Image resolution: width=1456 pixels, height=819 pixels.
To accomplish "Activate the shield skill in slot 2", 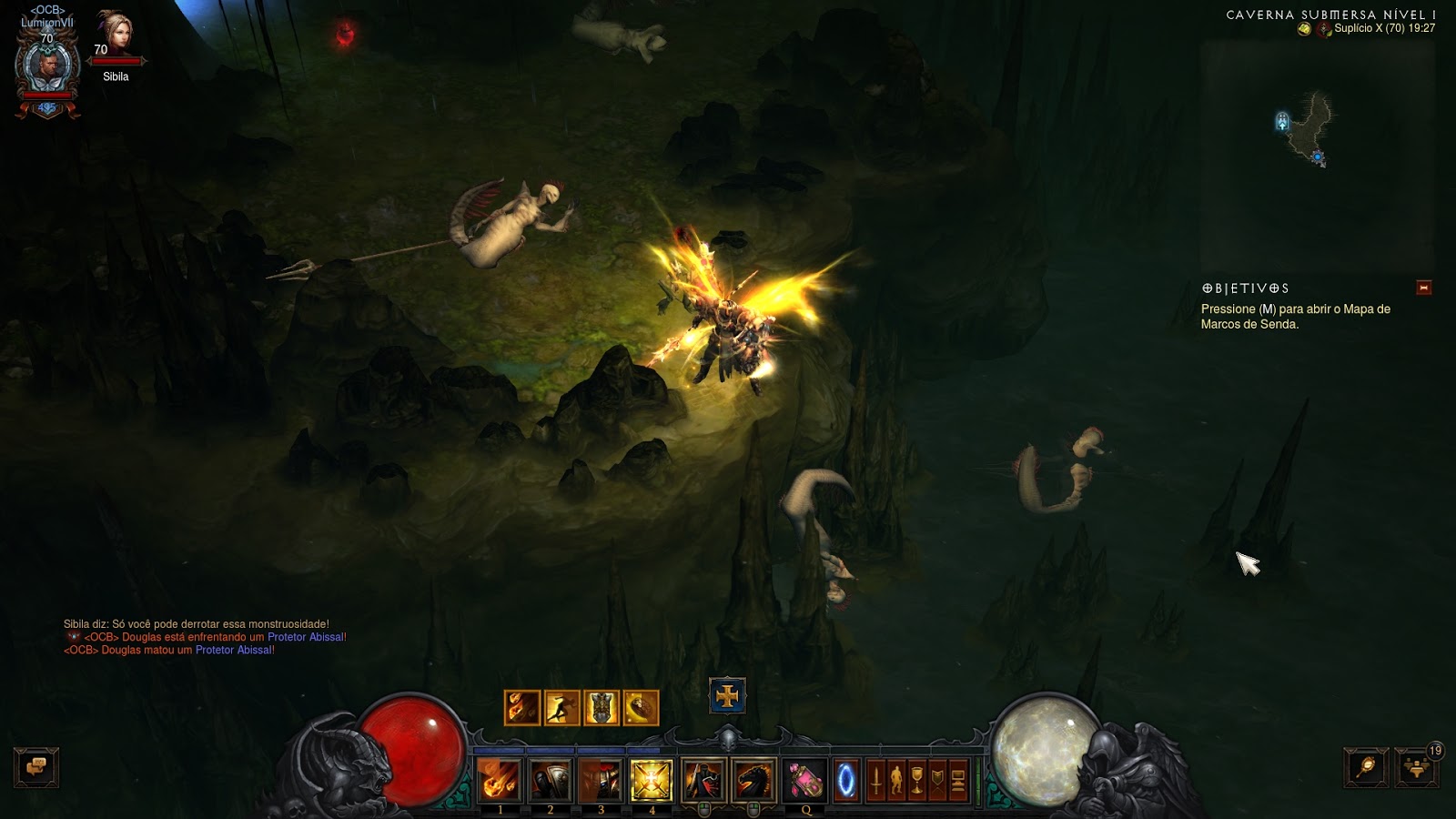I will pyautogui.click(x=551, y=779).
